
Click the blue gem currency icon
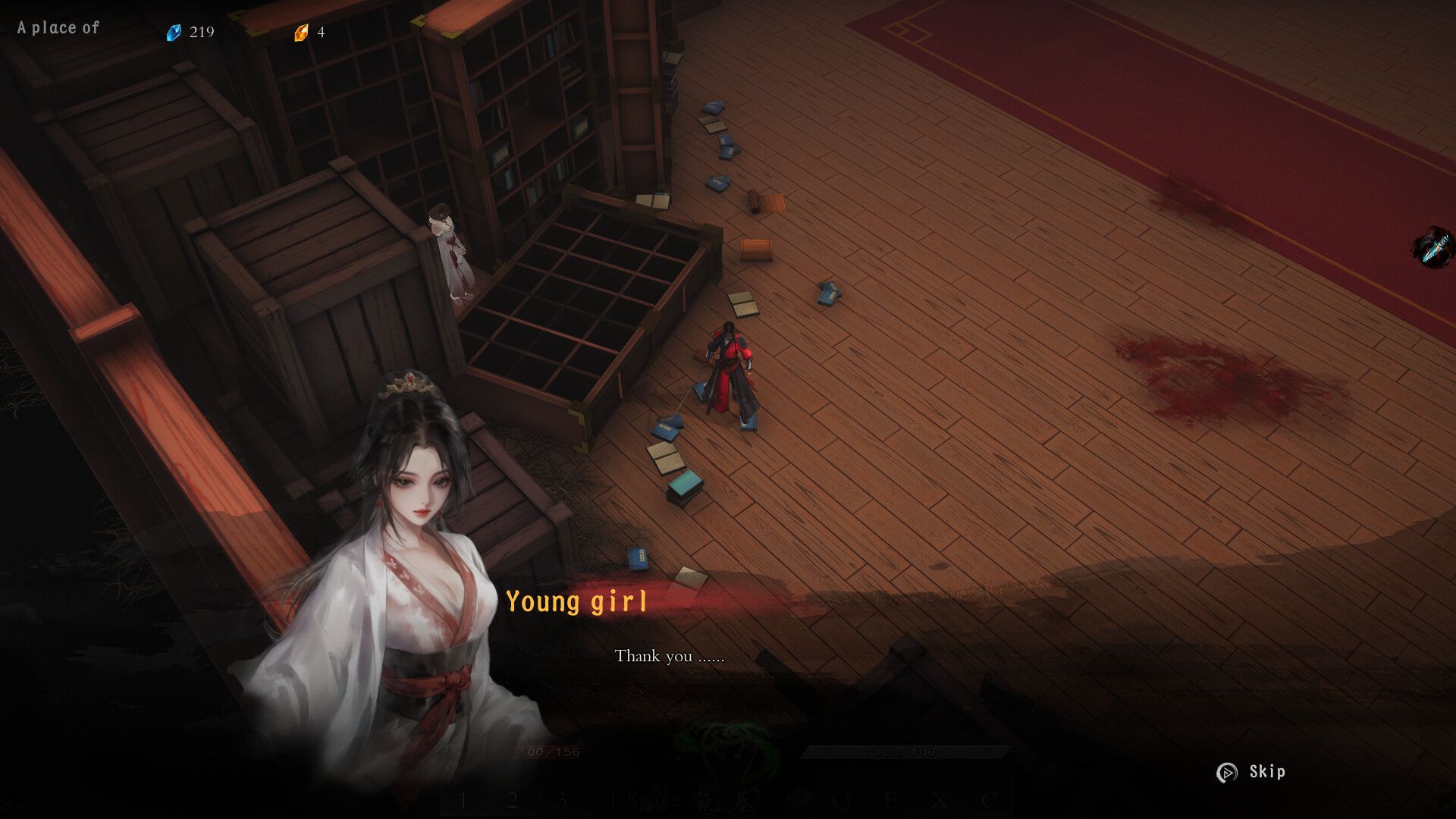(x=174, y=32)
